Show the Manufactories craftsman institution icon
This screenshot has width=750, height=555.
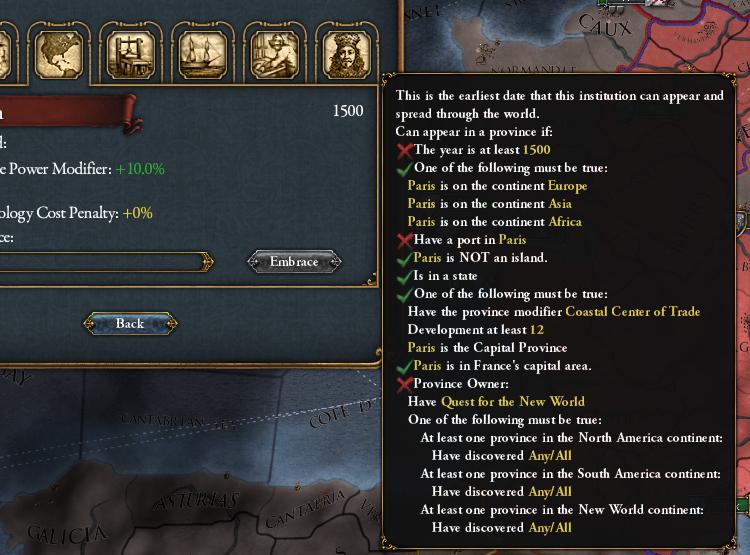pos(271,54)
